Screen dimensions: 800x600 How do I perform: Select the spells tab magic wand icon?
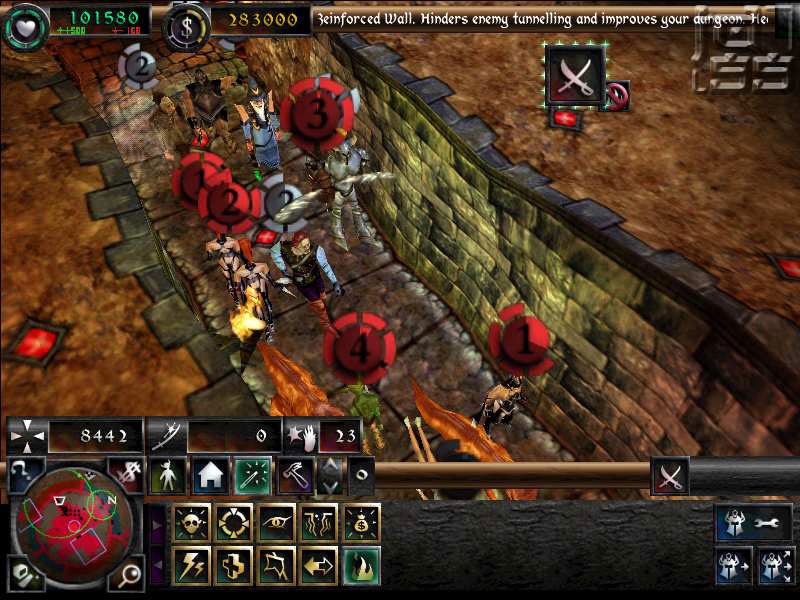click(253, 476)
